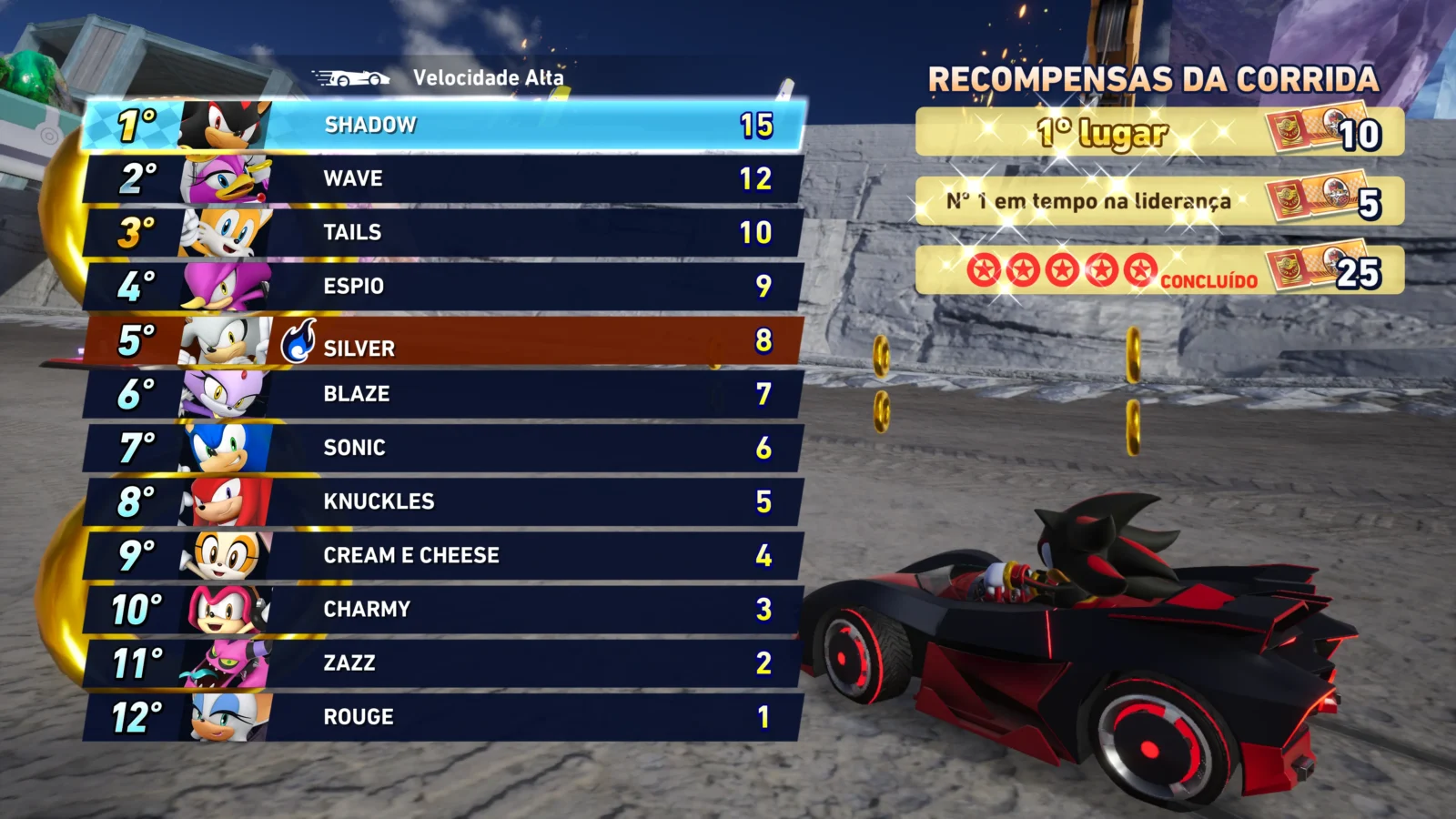Select Charmy's tenth place row
The width and height of the screenshot is (1456, 819).
point(444,609)
